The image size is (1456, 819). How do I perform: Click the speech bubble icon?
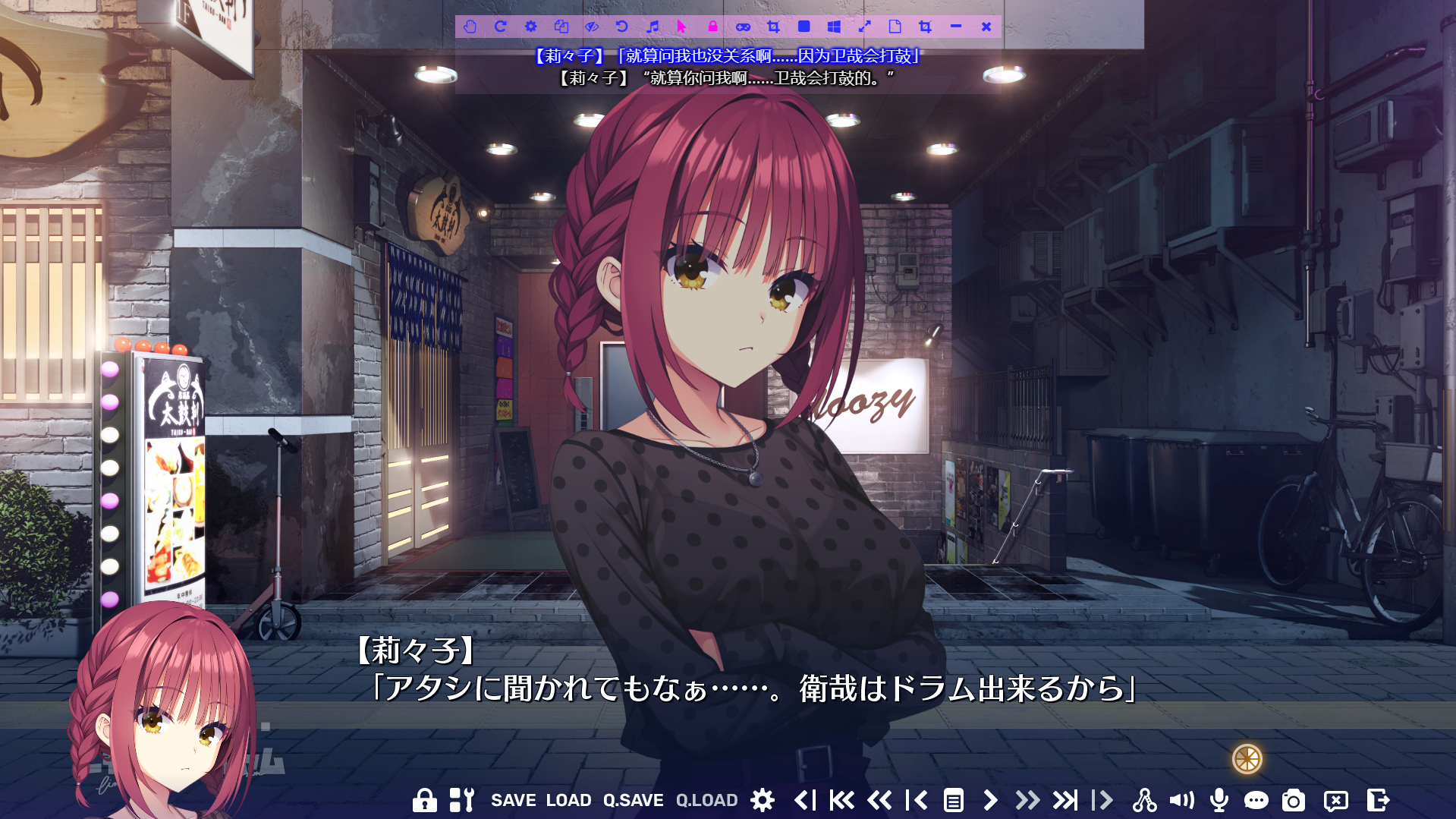tap(1256, 800)
